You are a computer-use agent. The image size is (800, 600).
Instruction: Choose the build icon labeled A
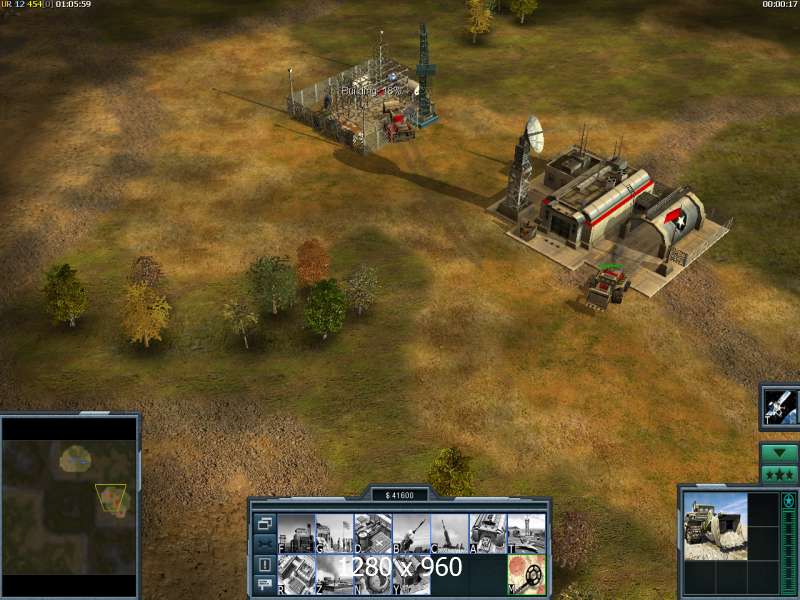(488, 533)
